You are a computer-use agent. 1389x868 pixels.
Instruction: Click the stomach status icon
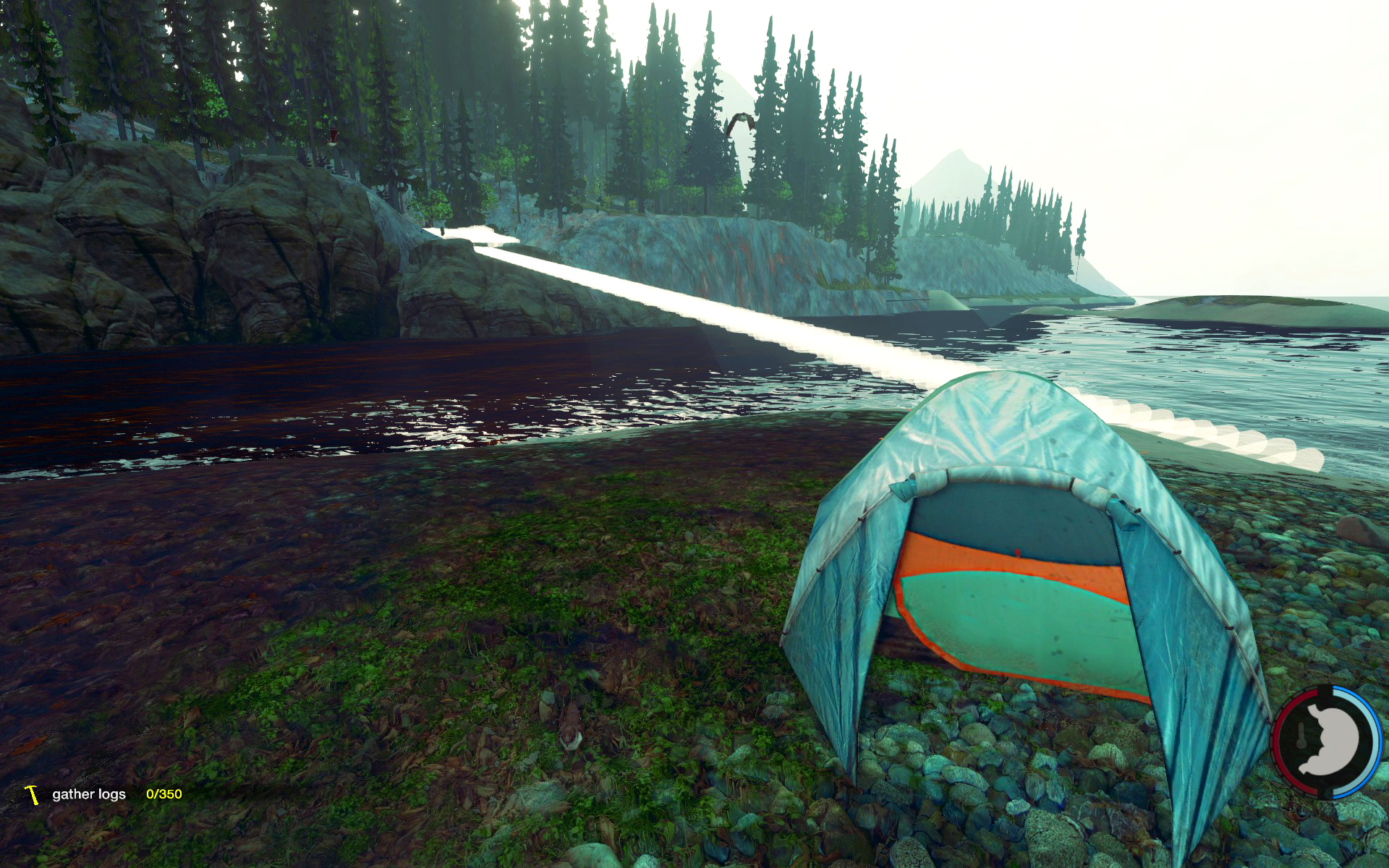(1326, 741)
